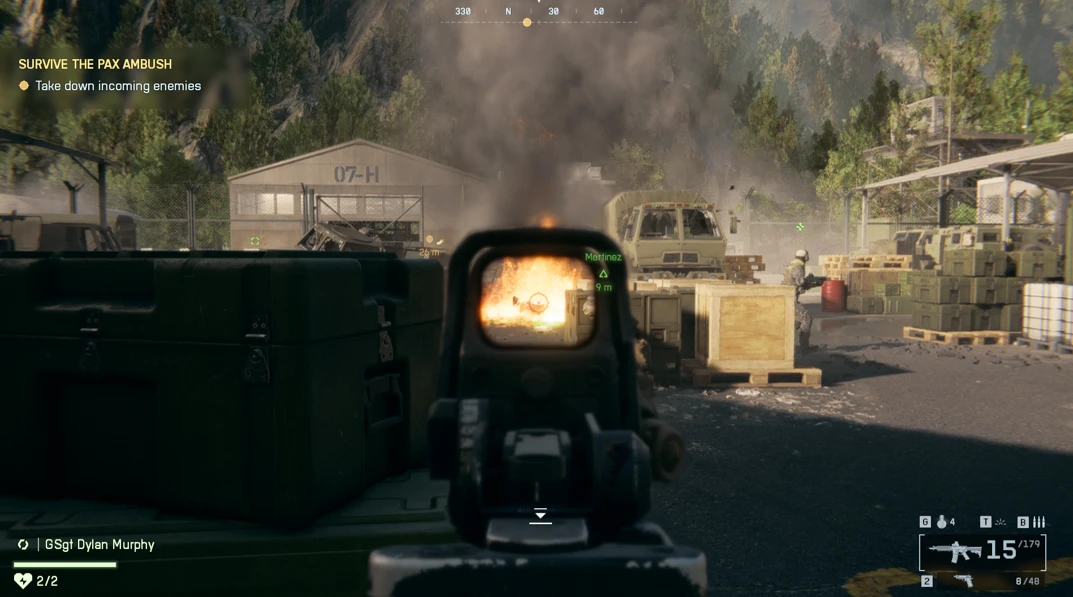The image size is (1073, 597).
Task: Activate the burst-shaped gadget icon
Action: pos(1000,521)
